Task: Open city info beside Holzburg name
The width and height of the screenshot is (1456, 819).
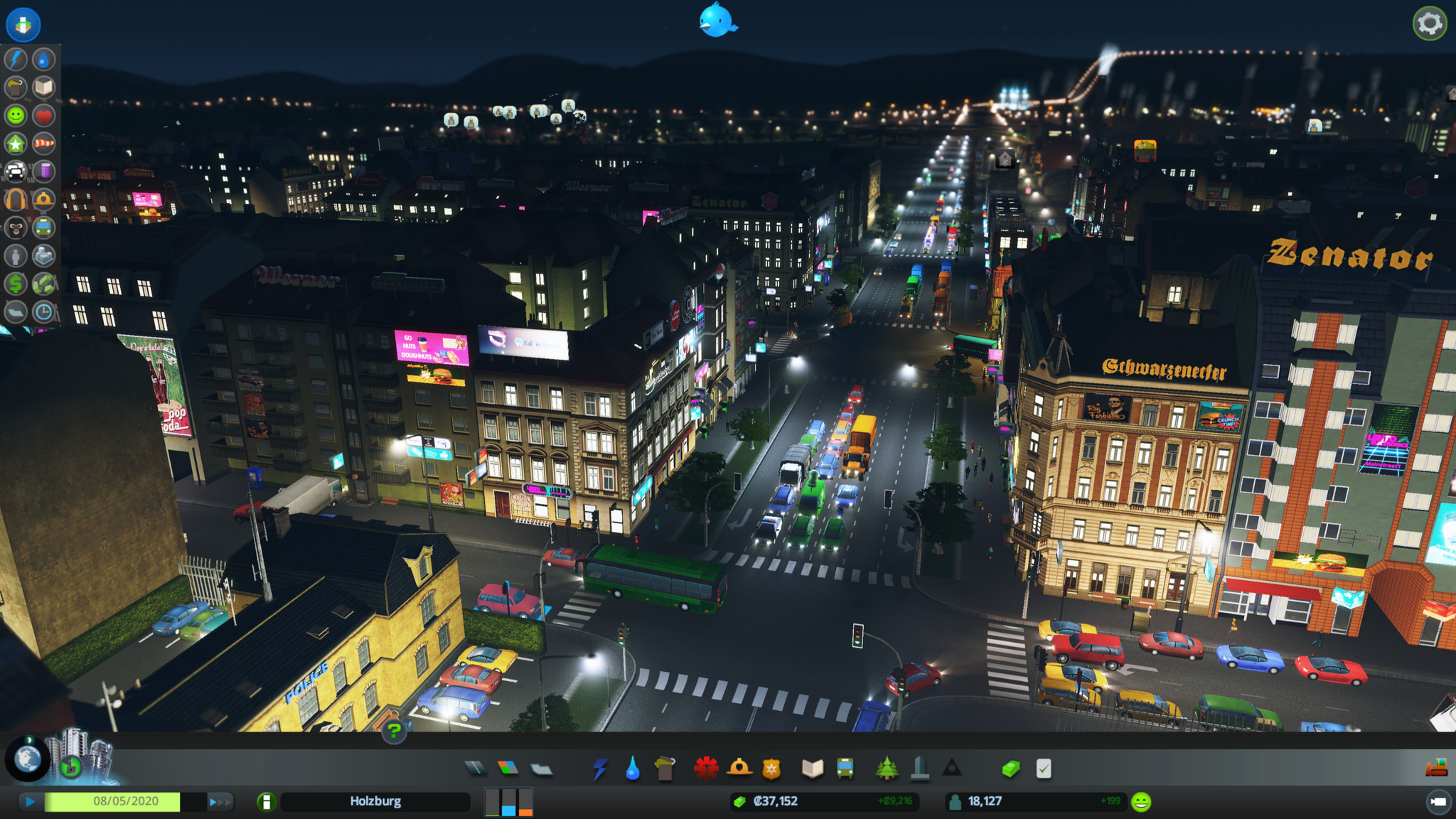Action: [267, 802]
